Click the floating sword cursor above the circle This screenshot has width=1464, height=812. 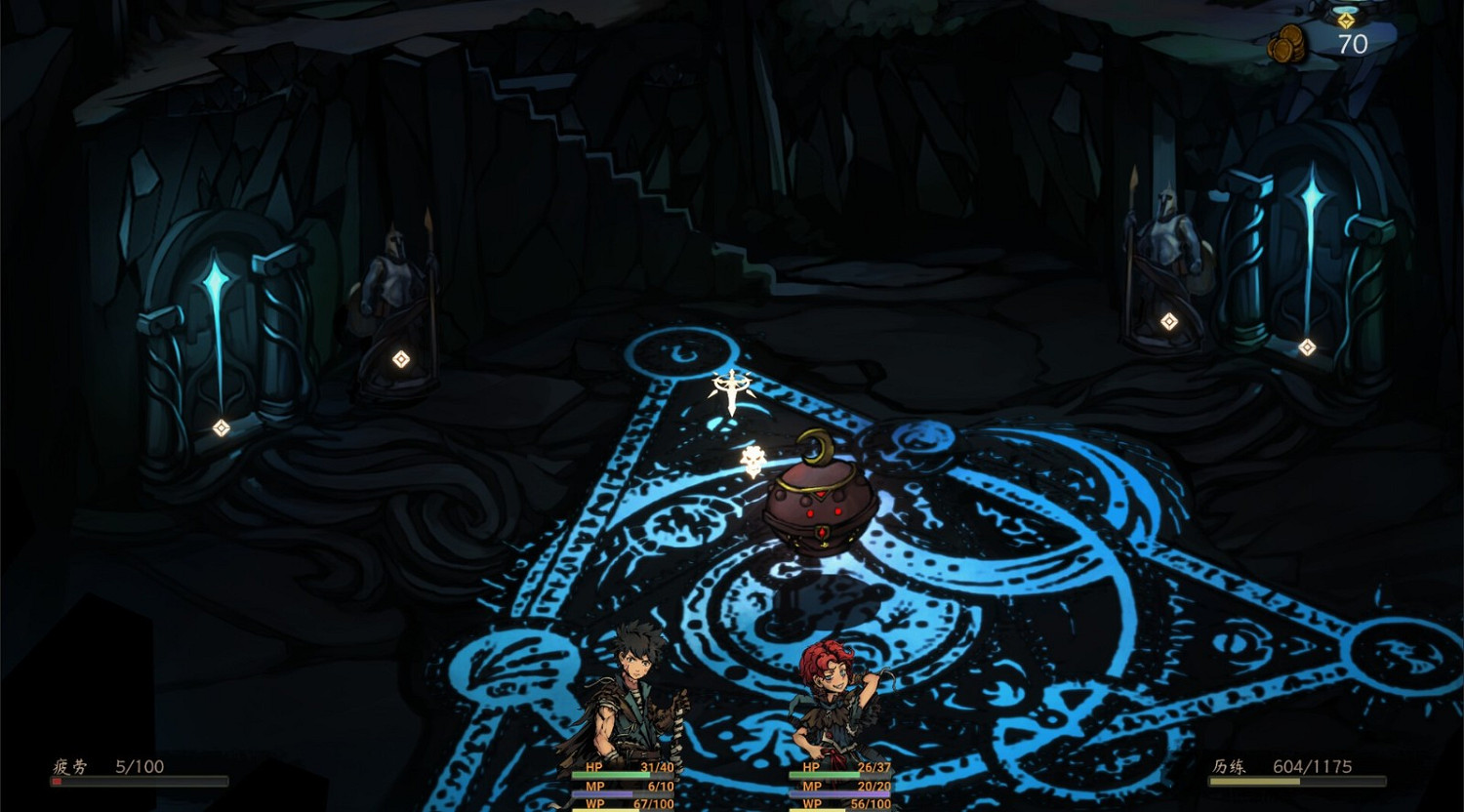click(730, 388)
